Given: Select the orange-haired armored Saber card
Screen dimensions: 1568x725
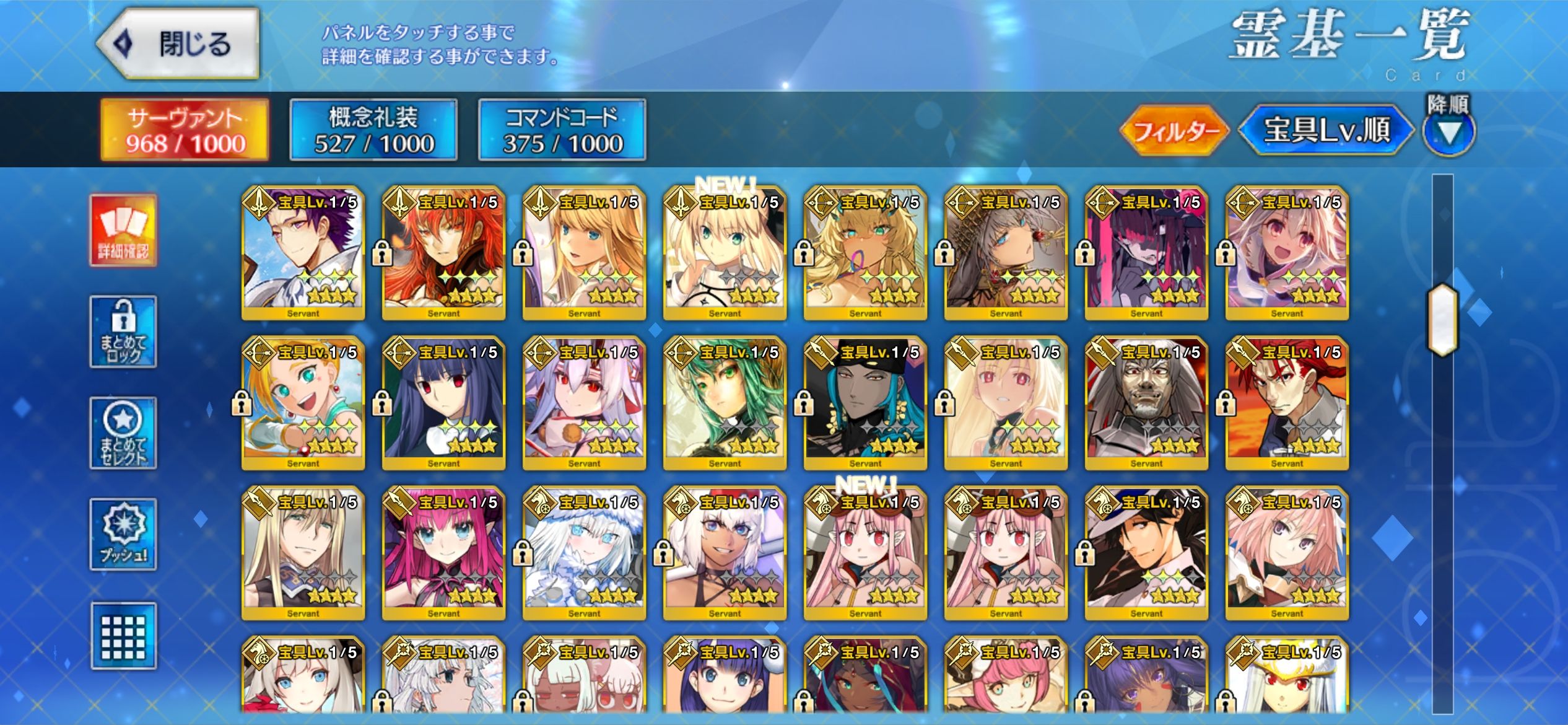Looking at the screenshot, I should (443, 254).
